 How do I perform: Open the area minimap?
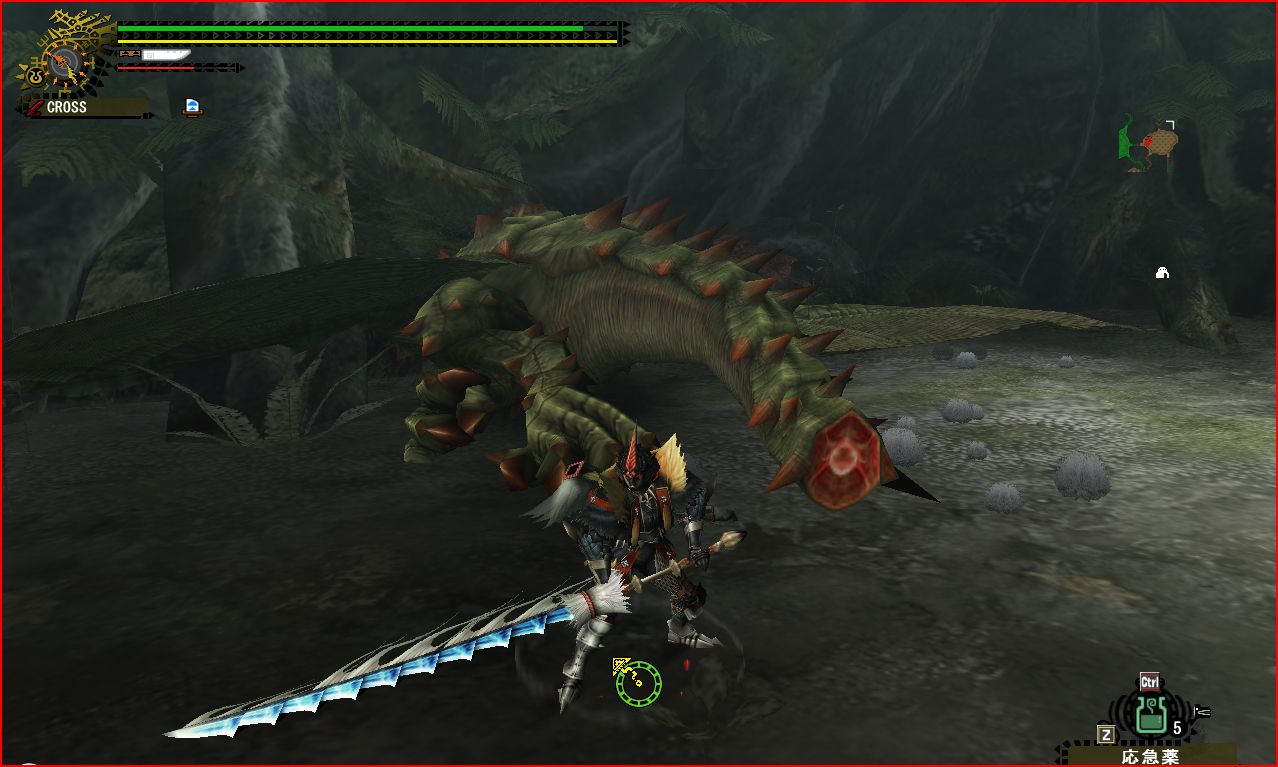click(x=1148, y=143)
